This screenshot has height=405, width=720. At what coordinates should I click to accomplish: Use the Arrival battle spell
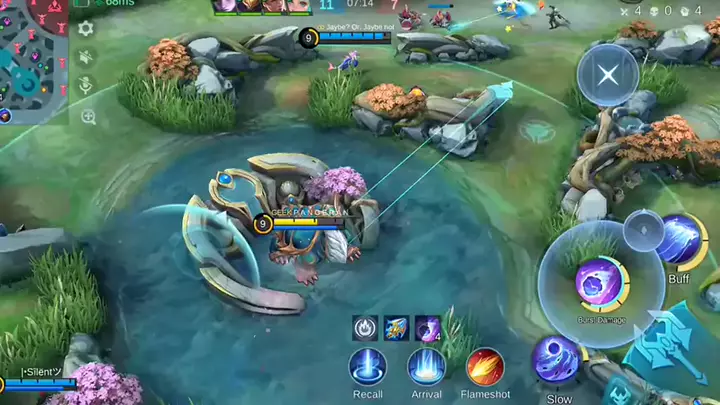tap(426, 366)
